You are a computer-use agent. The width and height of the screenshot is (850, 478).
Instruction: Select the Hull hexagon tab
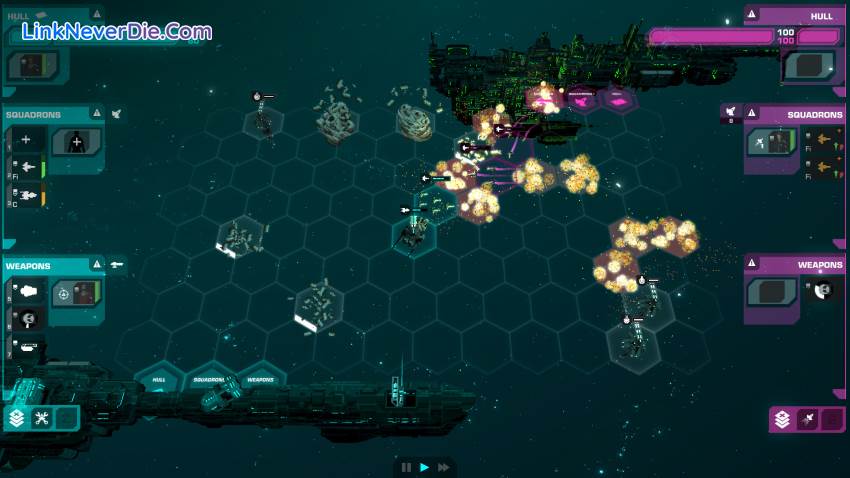(x=159, y=380)
